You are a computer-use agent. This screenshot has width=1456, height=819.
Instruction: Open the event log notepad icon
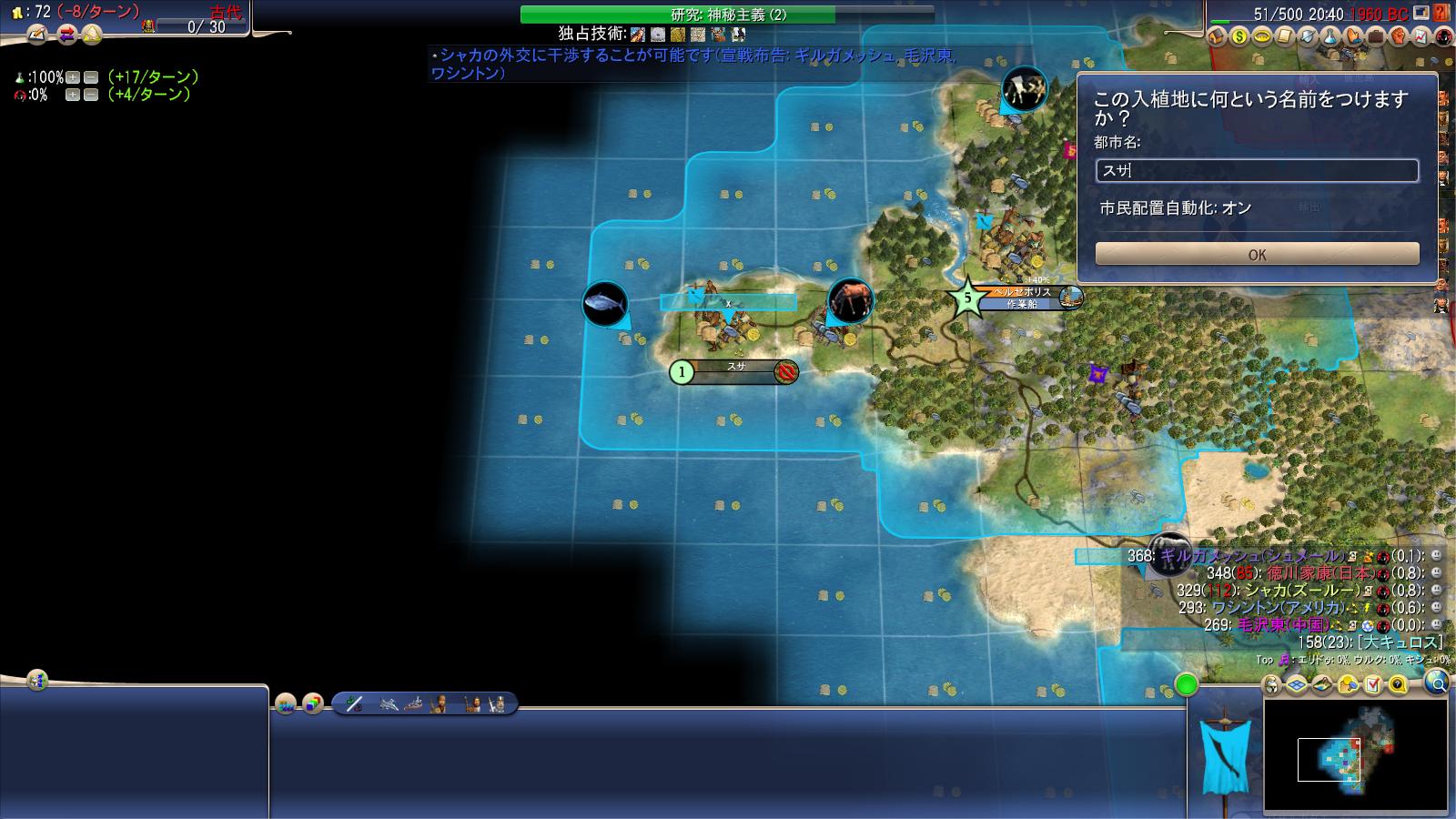[x=38, y=35]
